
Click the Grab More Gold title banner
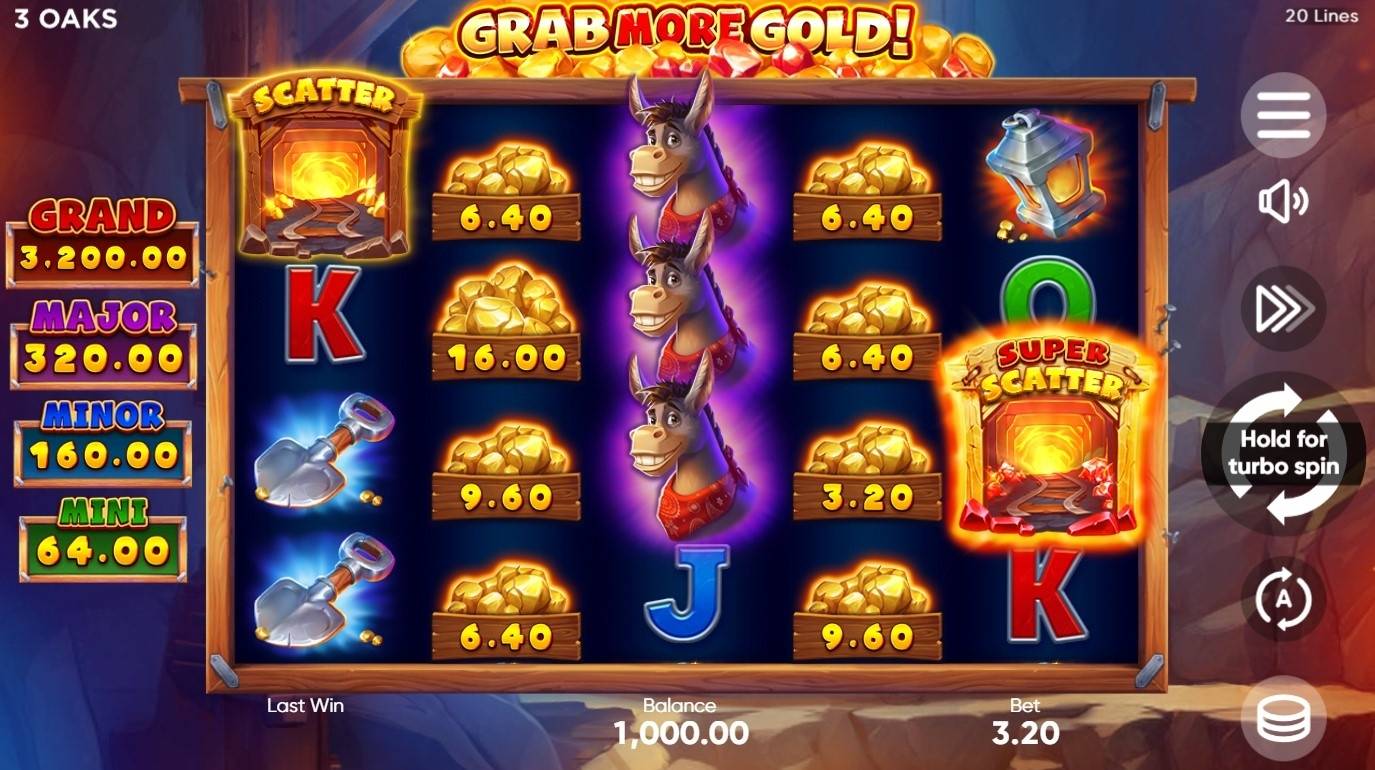coord(687,35)
